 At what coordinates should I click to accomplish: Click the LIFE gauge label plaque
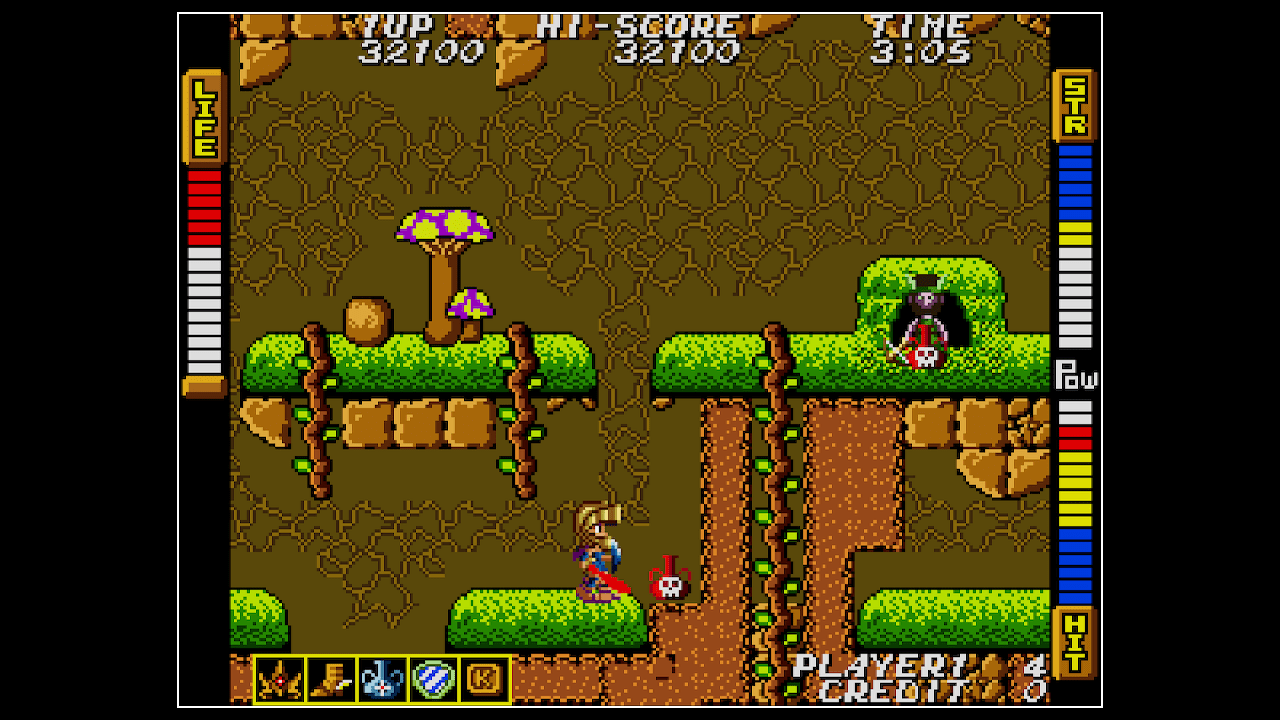(203, 119)
